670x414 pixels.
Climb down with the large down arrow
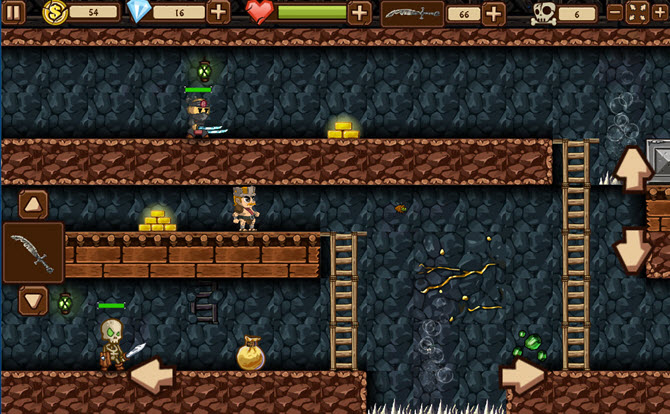coord(634,250)
